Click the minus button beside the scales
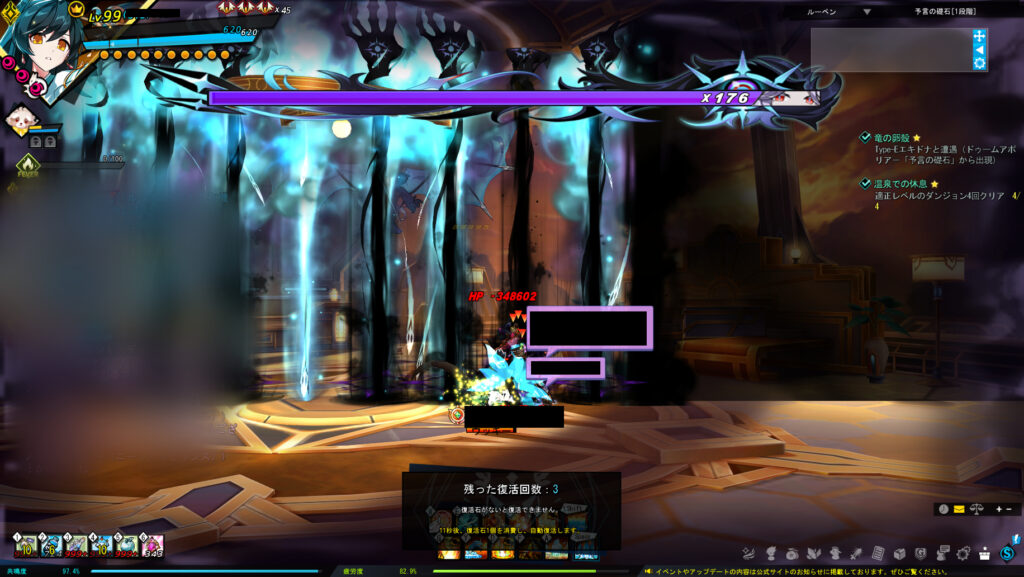This screenshot has width=1024, height=577. click(x=1008, y=509)
